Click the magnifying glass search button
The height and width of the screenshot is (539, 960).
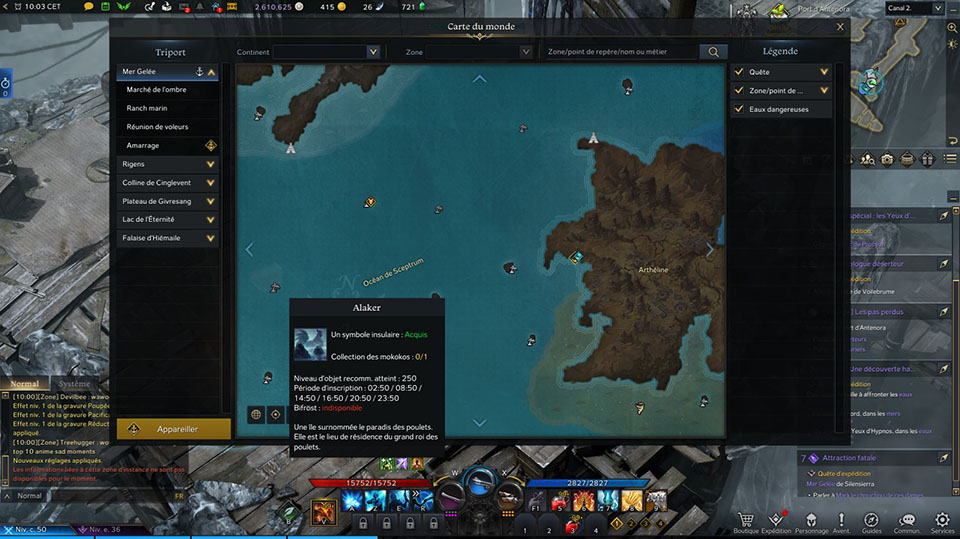click(713, 52)
